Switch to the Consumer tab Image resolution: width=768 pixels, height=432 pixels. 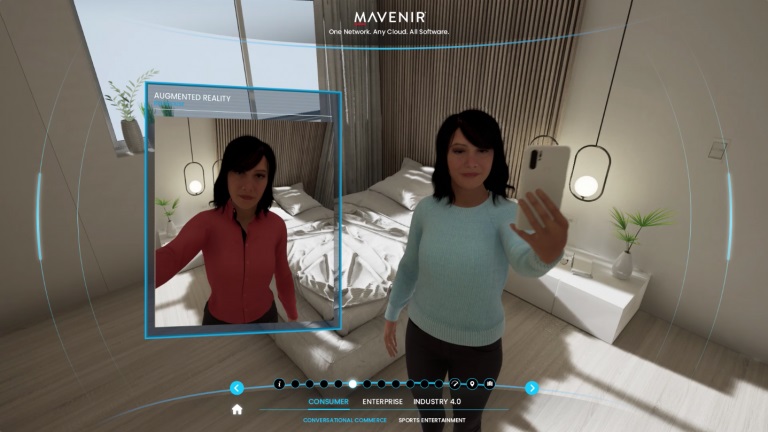click(328, 402)
